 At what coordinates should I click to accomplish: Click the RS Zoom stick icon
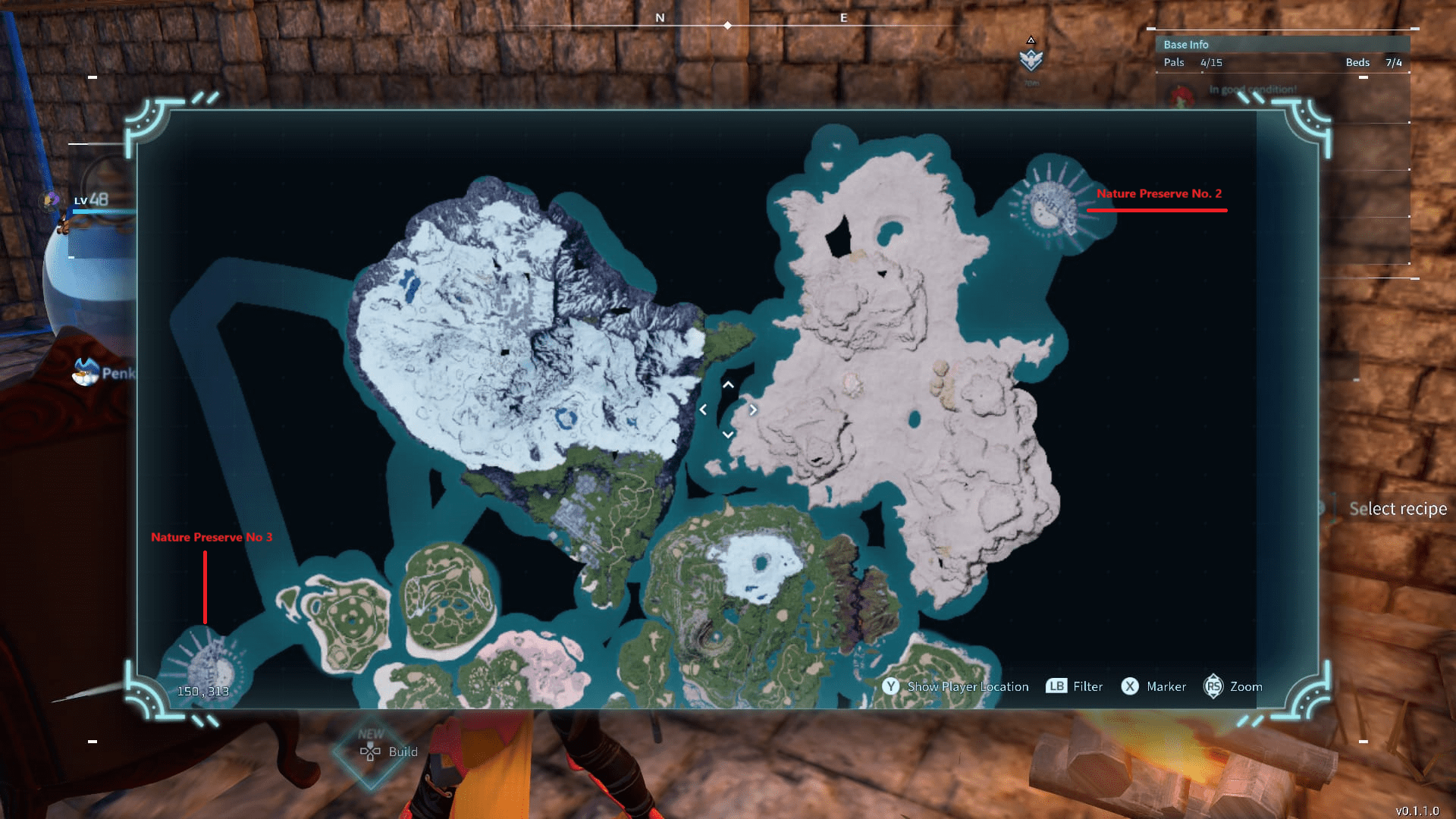point(1213,686)
